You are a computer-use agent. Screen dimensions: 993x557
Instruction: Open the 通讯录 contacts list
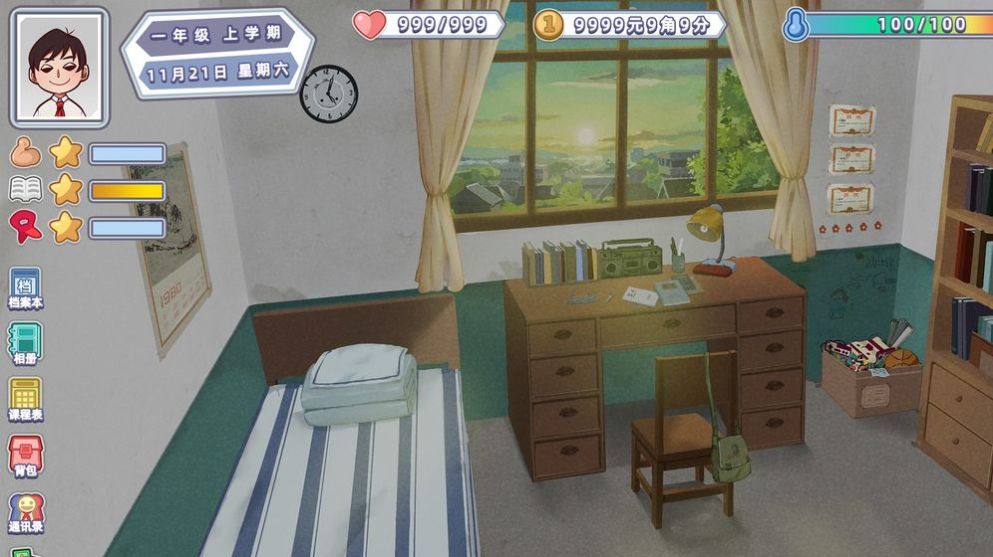(25, 512)
